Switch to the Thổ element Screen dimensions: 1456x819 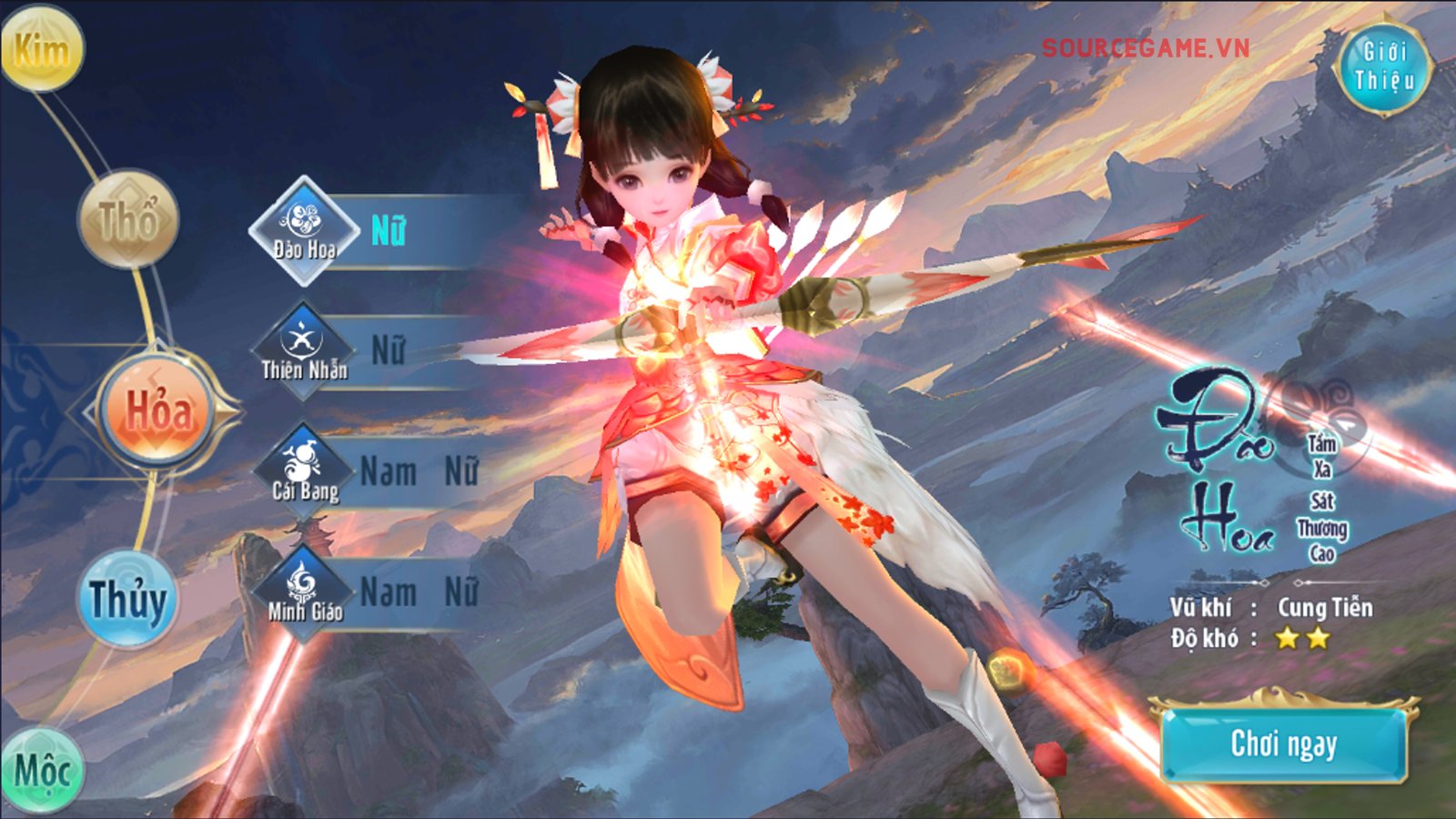128,218
